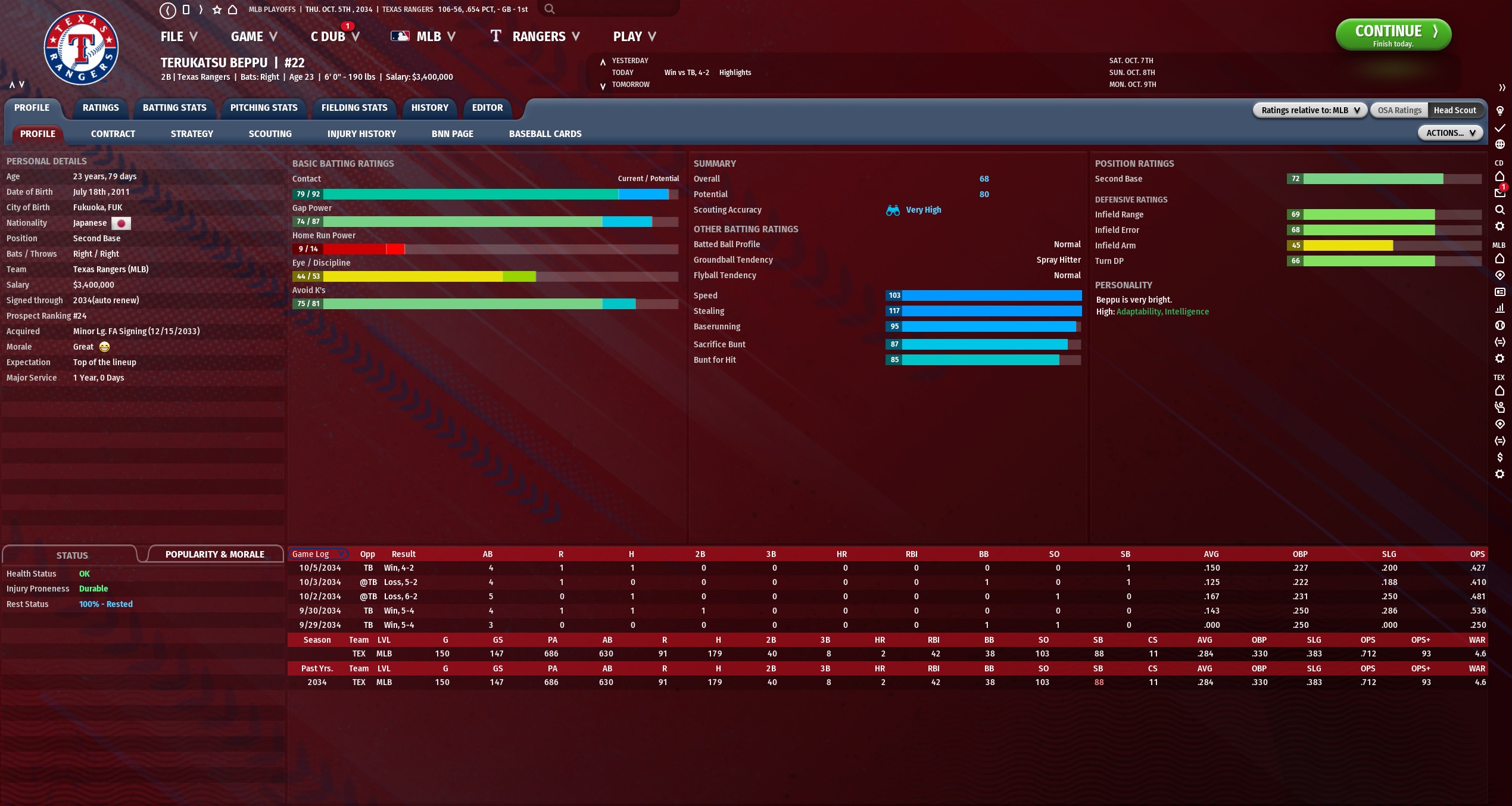This screenshot has width=1512, height=806.
Task: Click the Speed rating bar showing 103
Action: [x=983, y=295]
